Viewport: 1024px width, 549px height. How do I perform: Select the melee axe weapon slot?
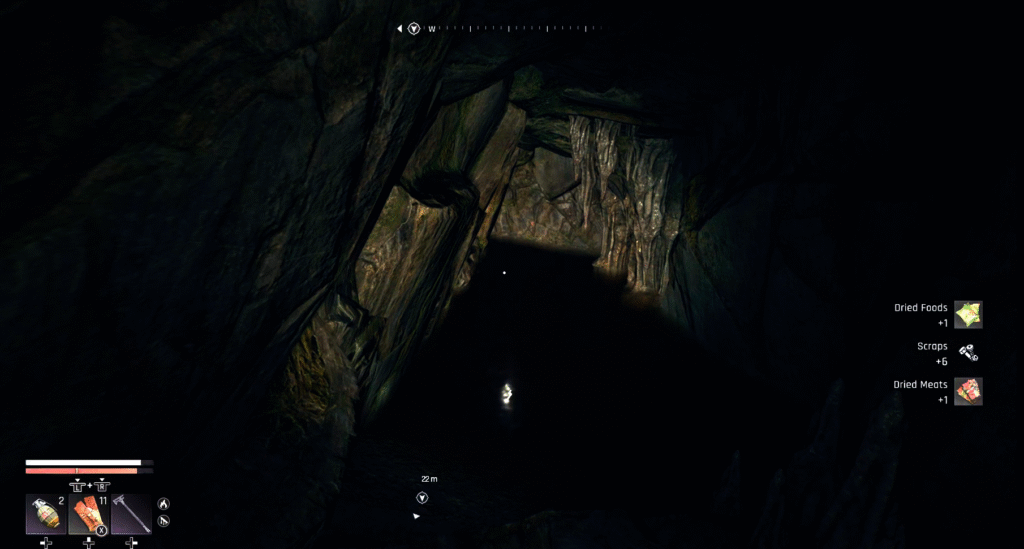131,514
